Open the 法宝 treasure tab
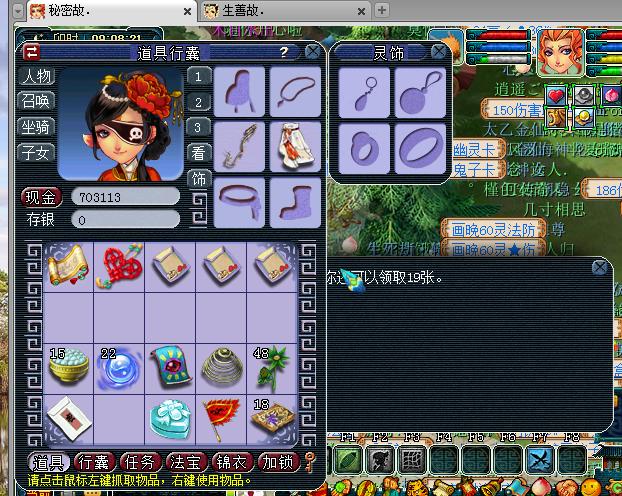Screen dimensions: 622x496 [185, 462]
